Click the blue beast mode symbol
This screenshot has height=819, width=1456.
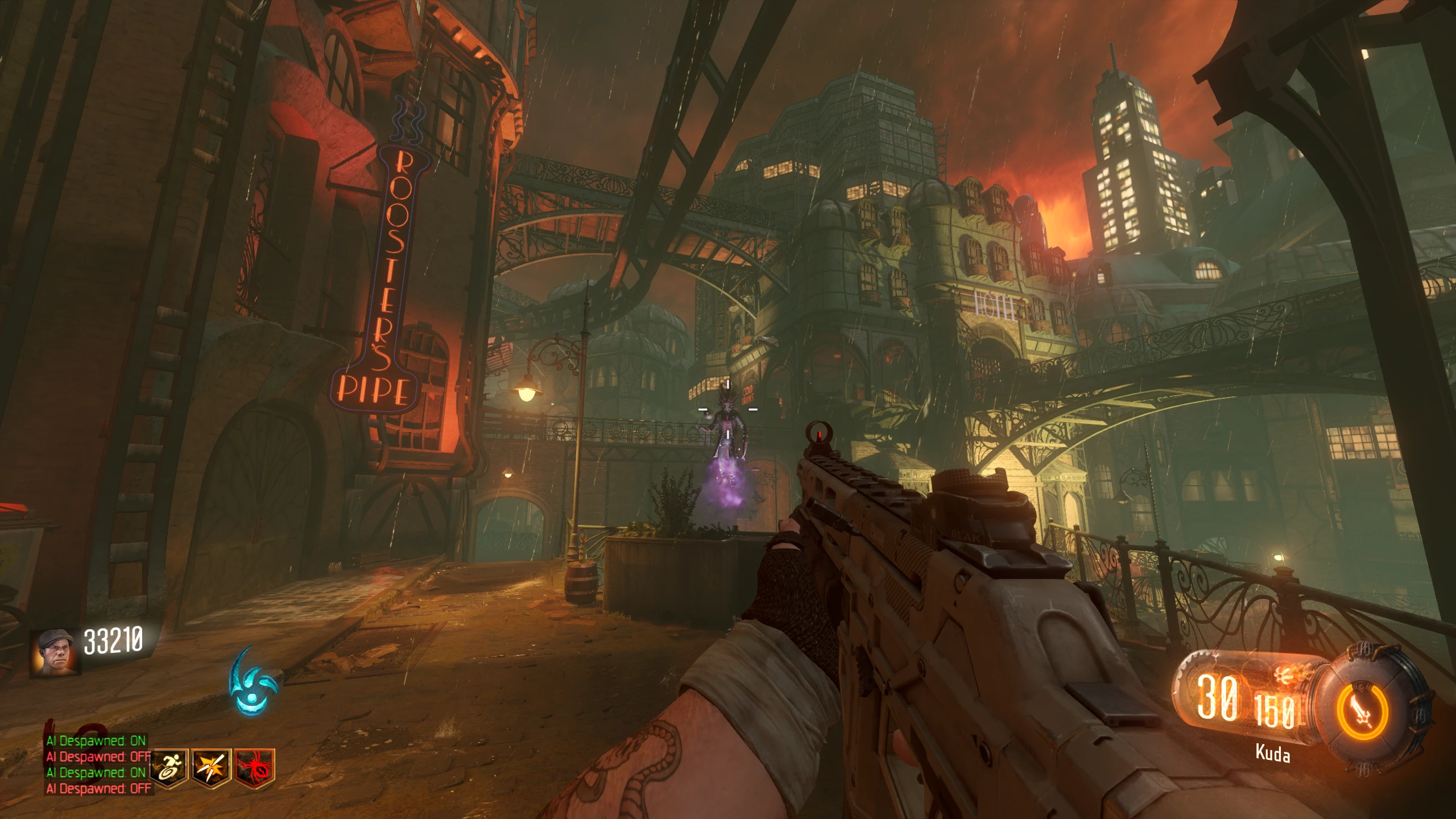click(x=252, y=681)
